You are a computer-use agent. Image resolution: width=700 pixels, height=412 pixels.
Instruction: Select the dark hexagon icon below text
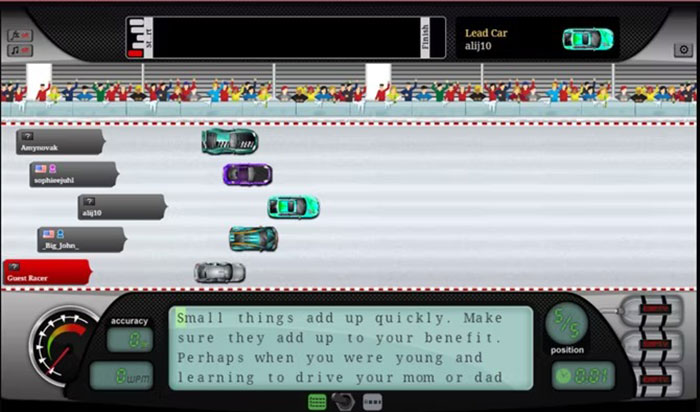[x=345, y=401]
